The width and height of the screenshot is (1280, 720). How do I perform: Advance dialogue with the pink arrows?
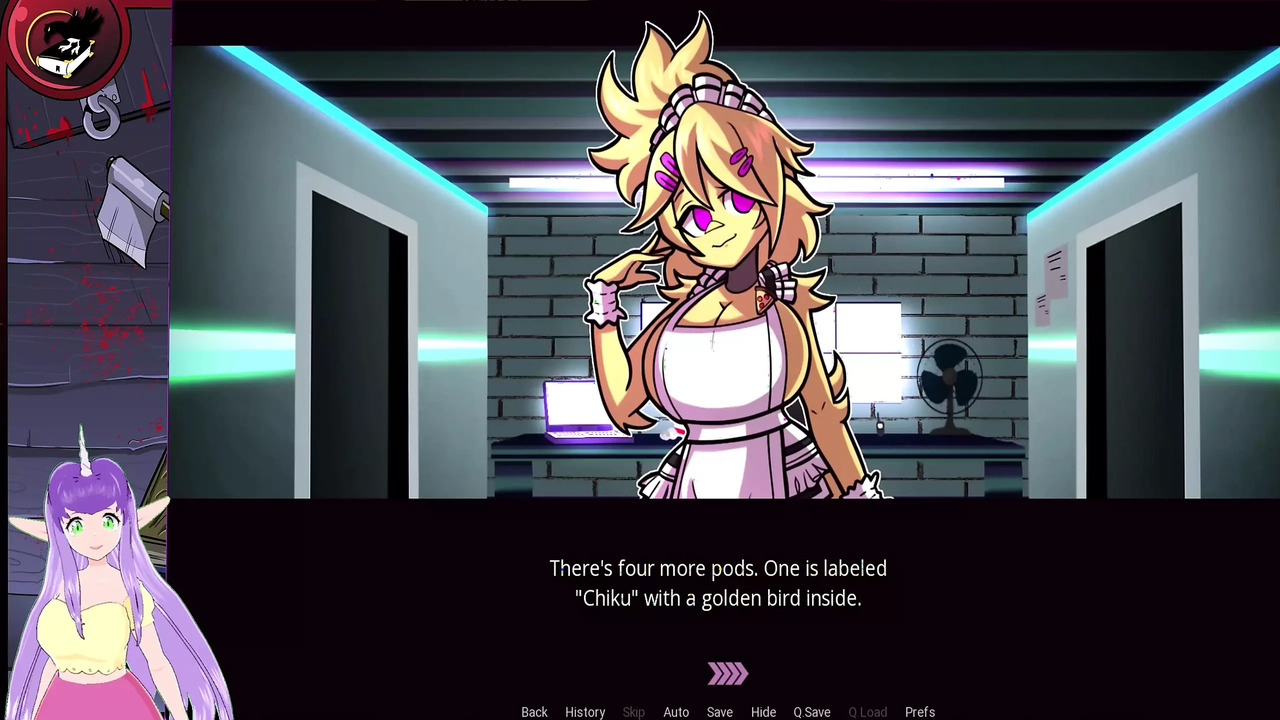[727, 674]
